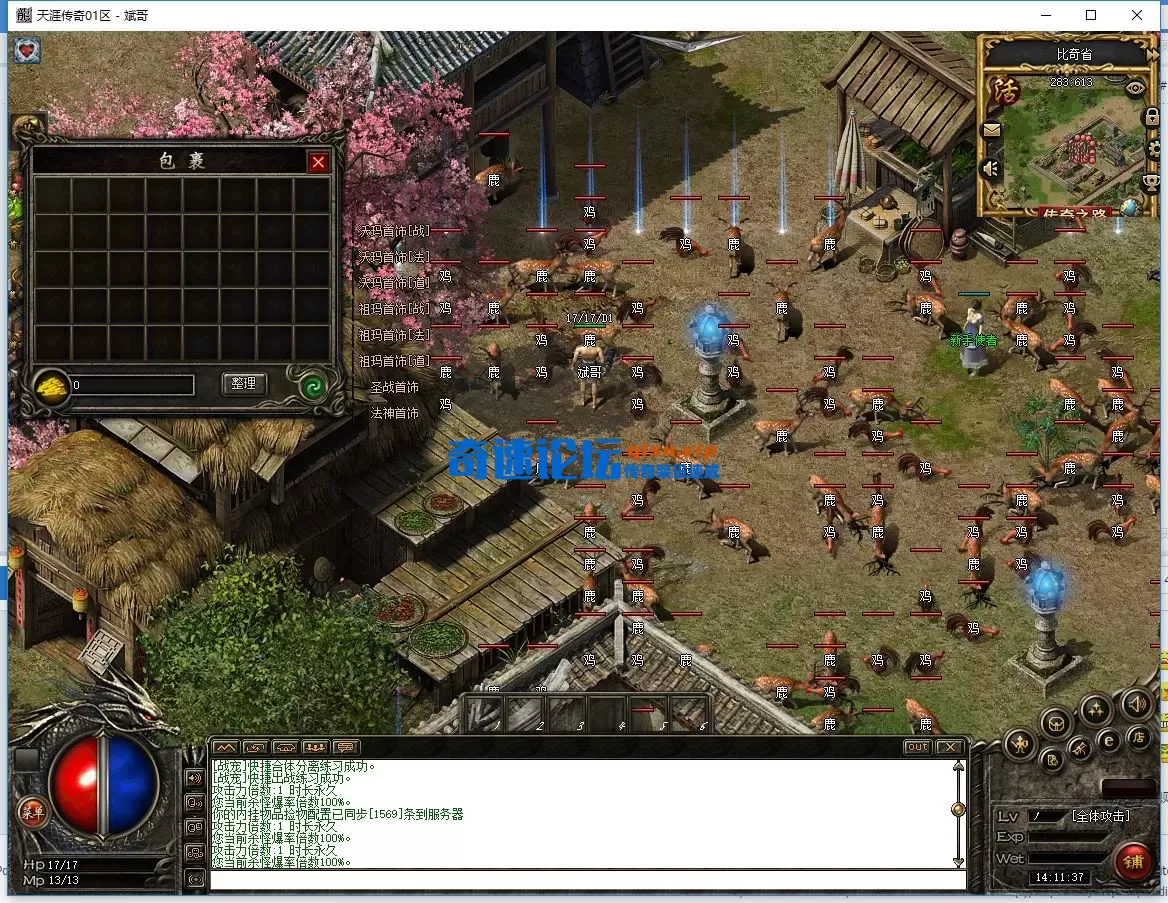Click the heart icon in the top-left corner

[27, 50]
